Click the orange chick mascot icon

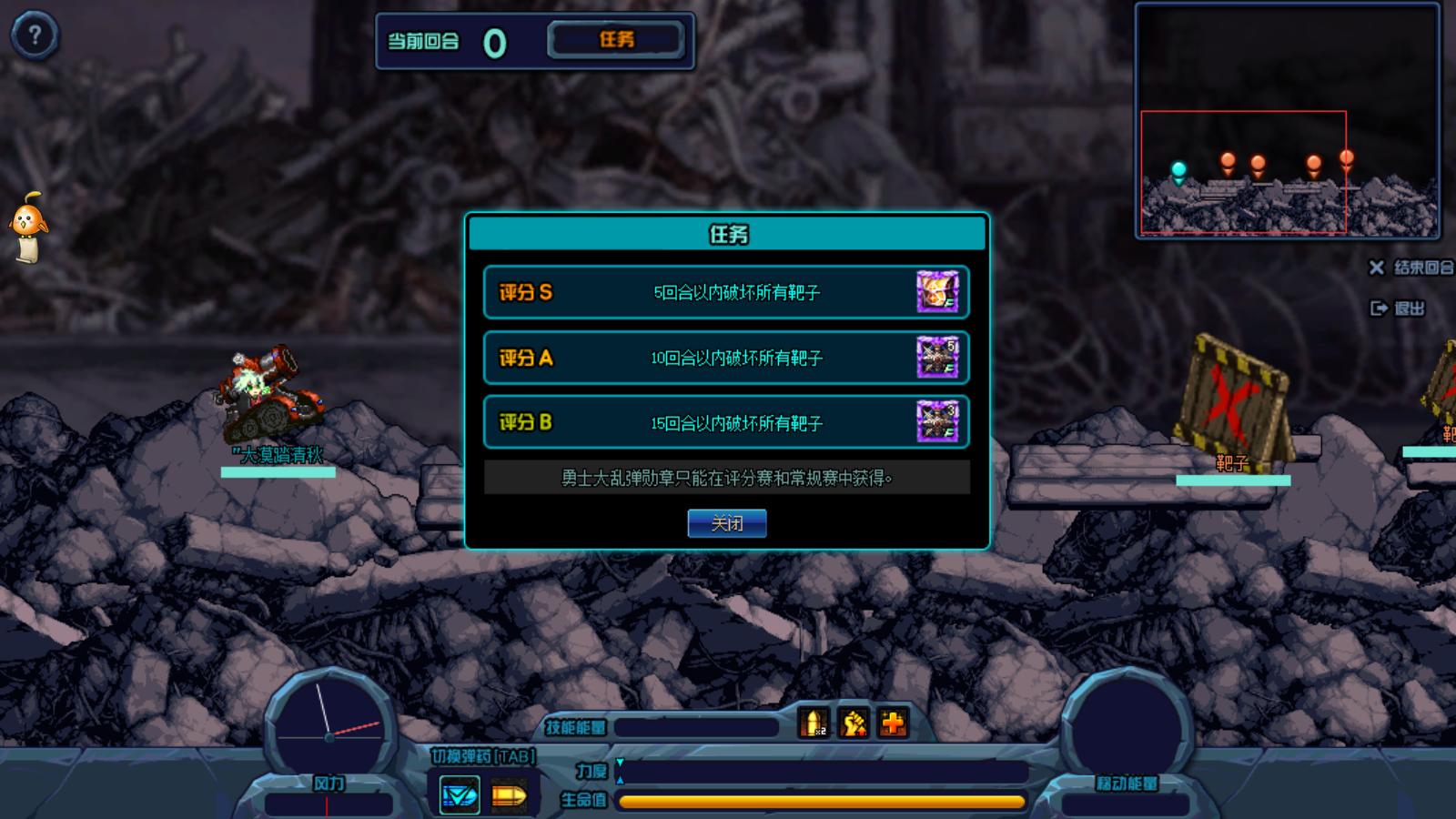tap(27, 226)
